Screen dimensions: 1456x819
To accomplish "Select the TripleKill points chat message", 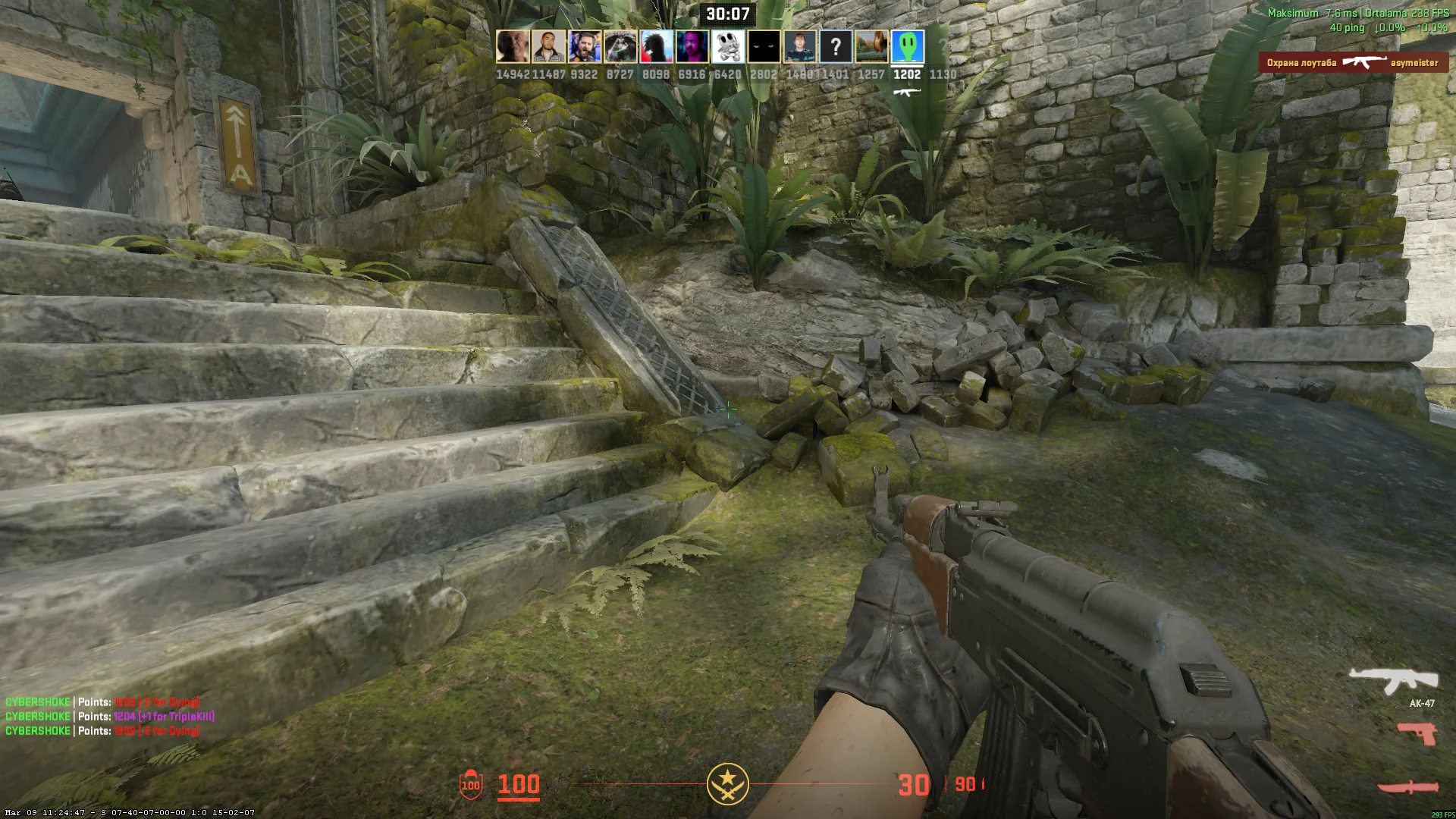I will 110,717.
